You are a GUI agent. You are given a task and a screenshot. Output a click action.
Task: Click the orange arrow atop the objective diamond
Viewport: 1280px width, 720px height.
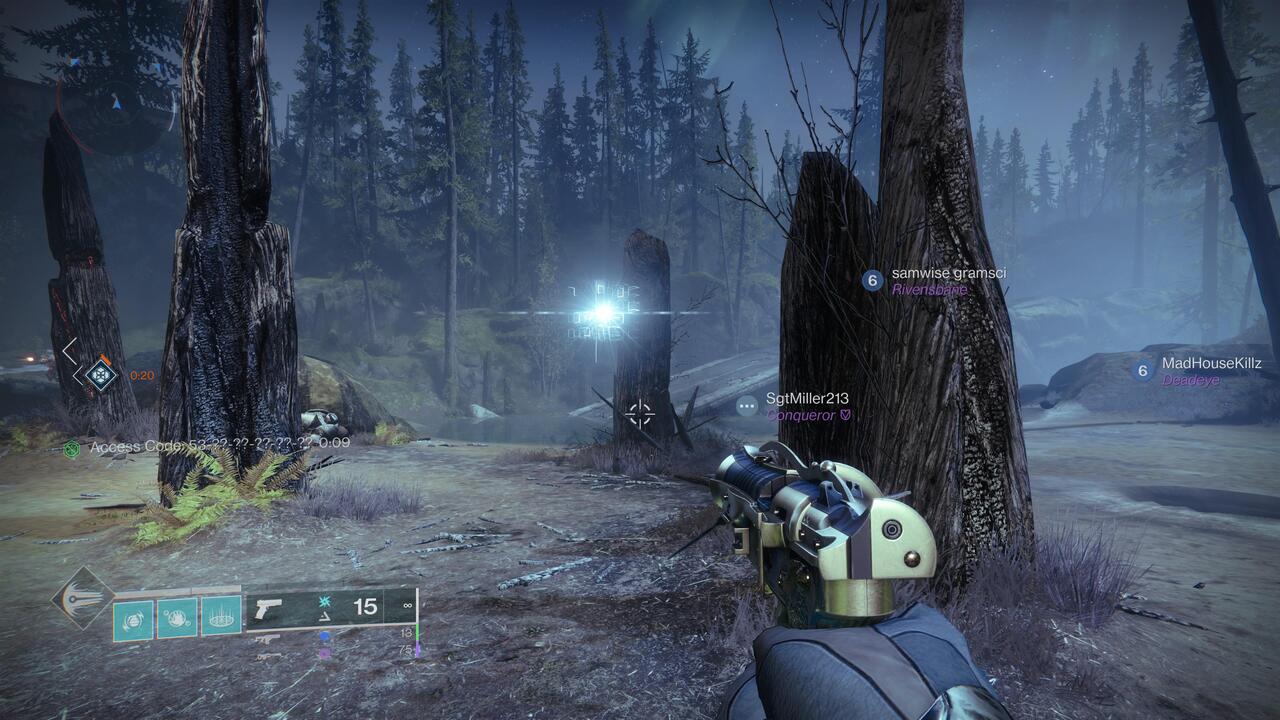coord(105,358)
